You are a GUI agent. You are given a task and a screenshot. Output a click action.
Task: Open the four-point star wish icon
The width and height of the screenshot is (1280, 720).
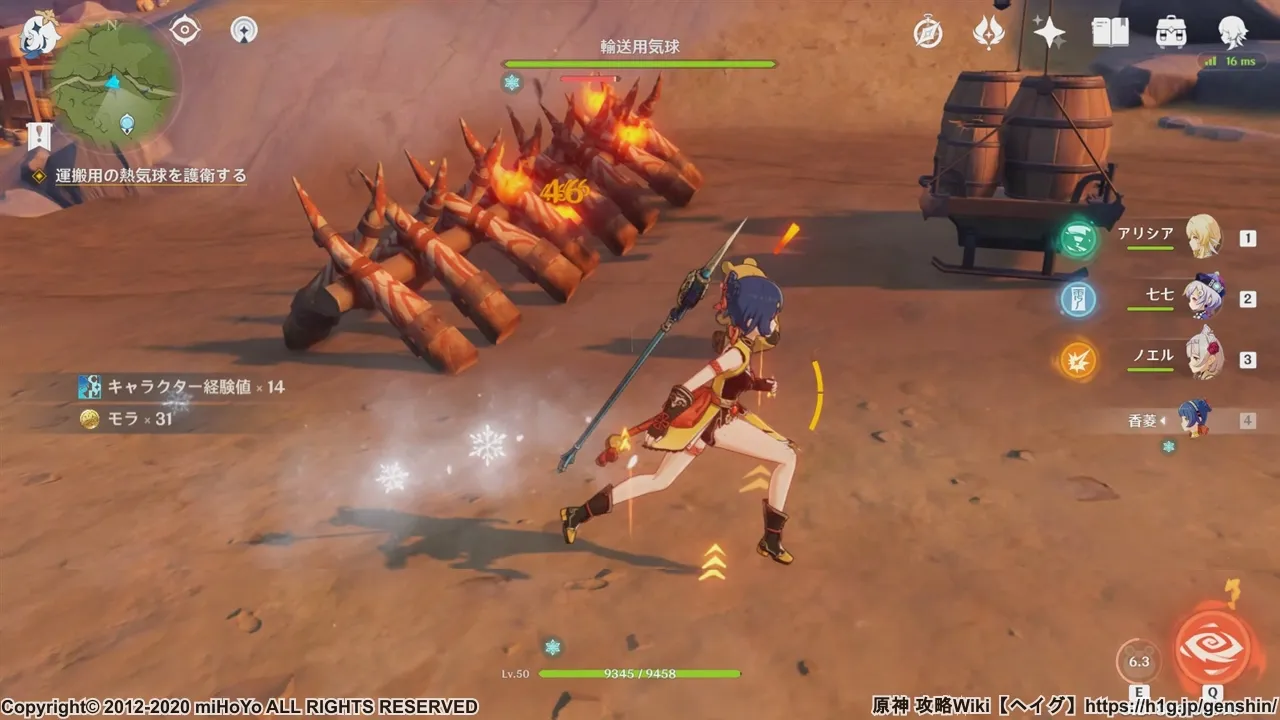click(x=1049, y=33)
